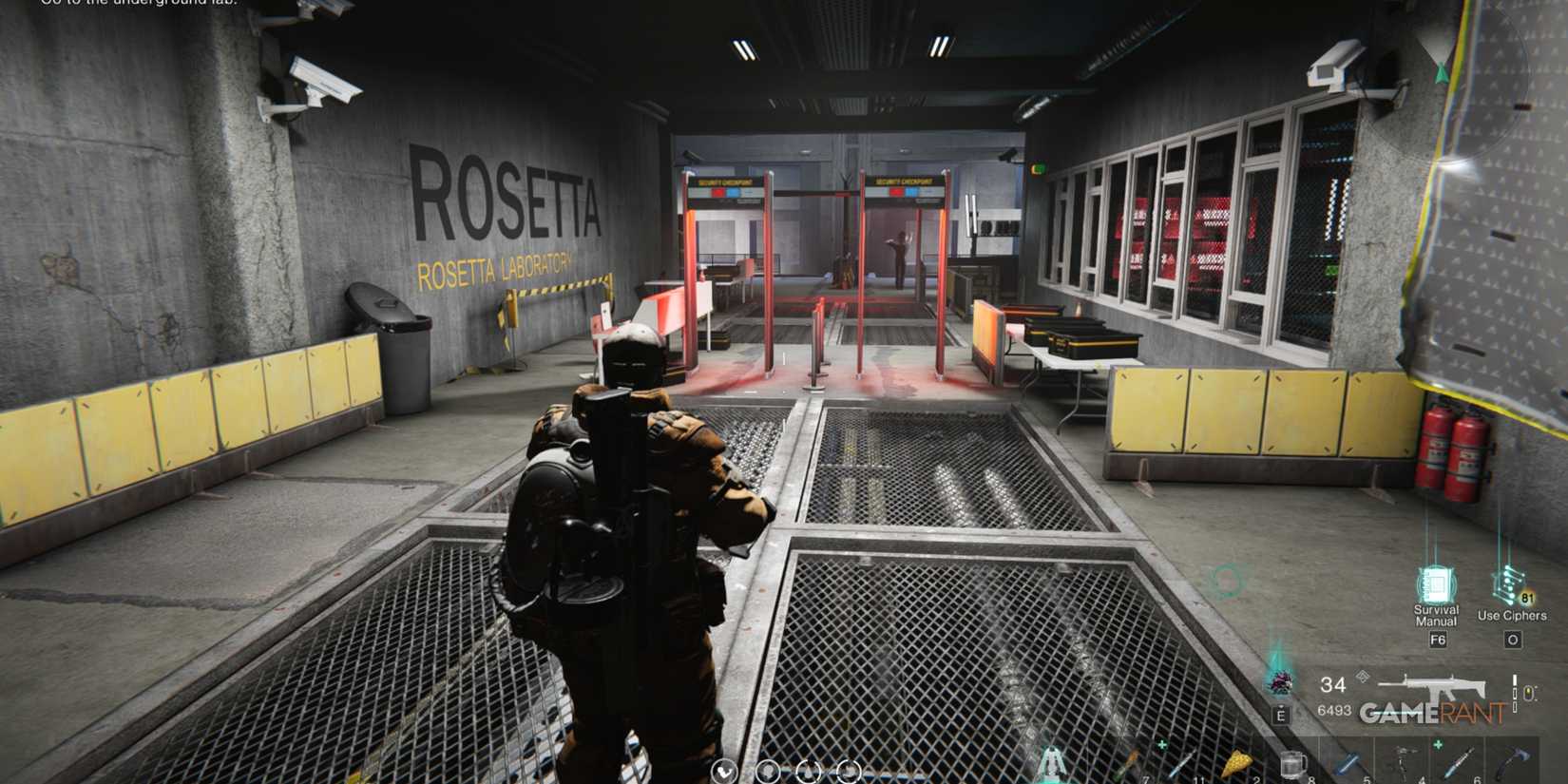Select the pizza slice in hotbar slot 2

click(1240, 764)
